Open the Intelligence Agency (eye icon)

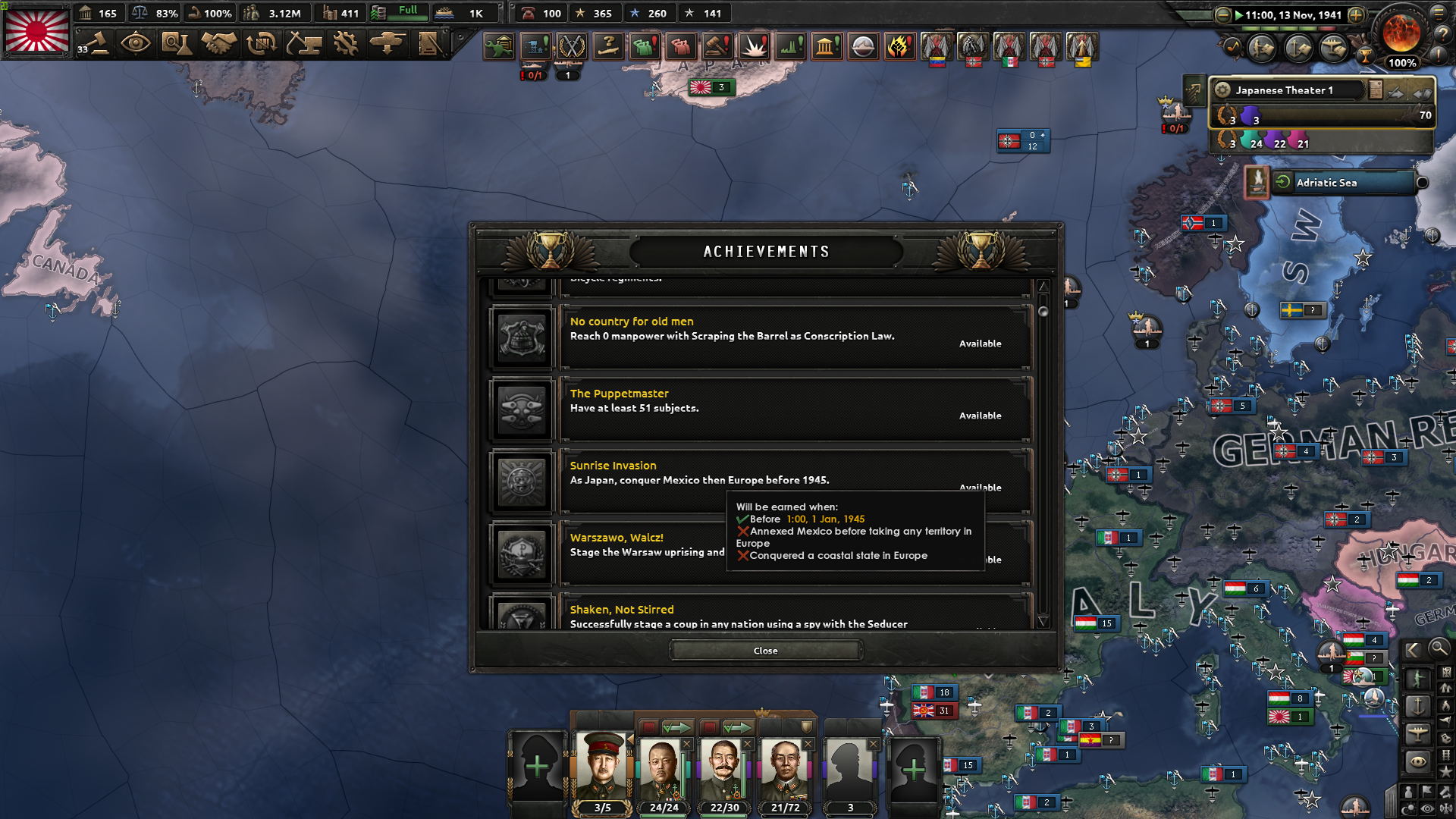tap(136, 44)
